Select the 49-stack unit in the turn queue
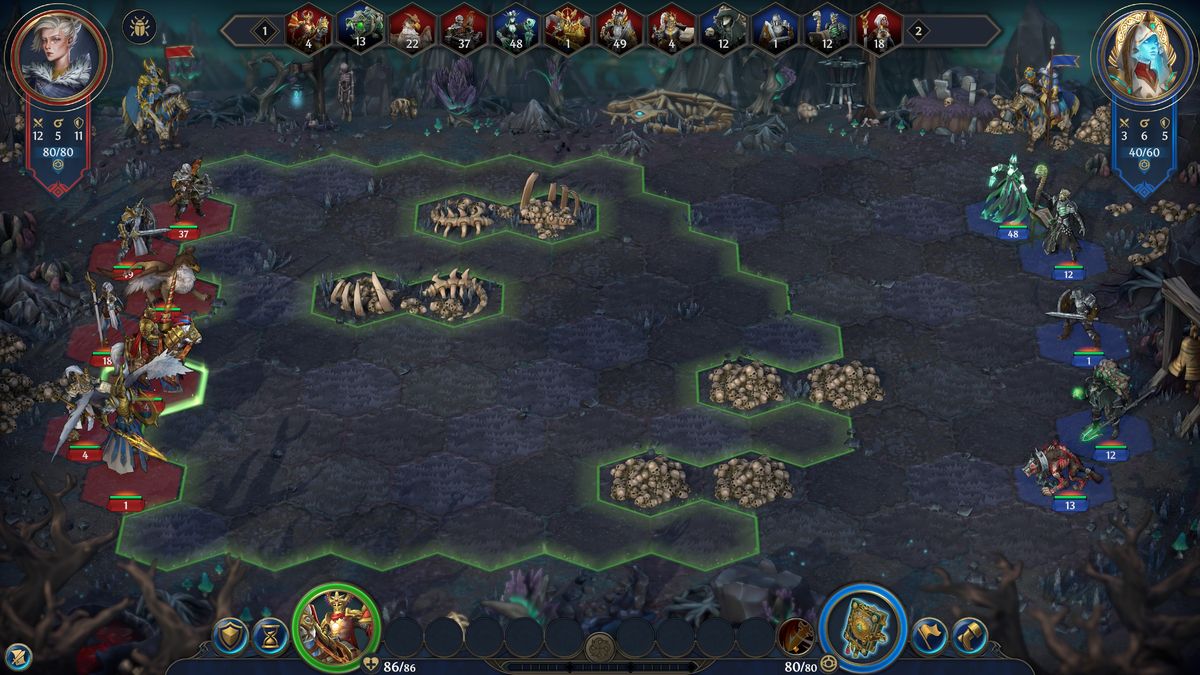The image size is (1200, 675). pos(620,28)
